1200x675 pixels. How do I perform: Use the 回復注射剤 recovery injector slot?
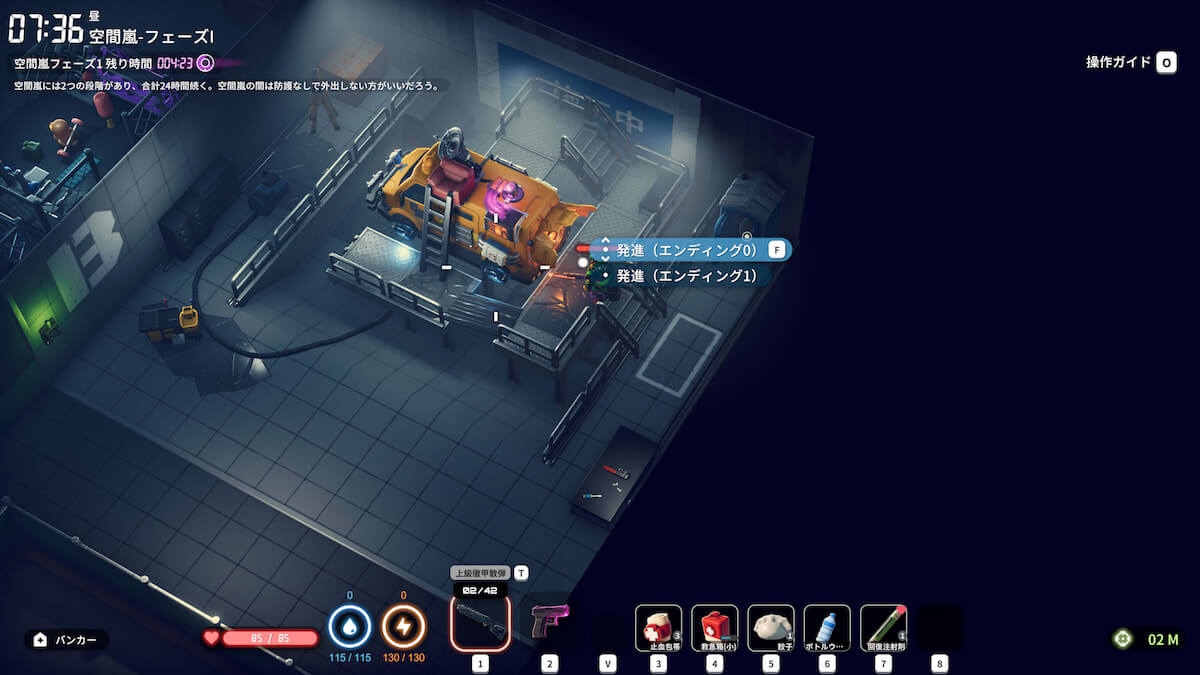[x=883, y=628]
